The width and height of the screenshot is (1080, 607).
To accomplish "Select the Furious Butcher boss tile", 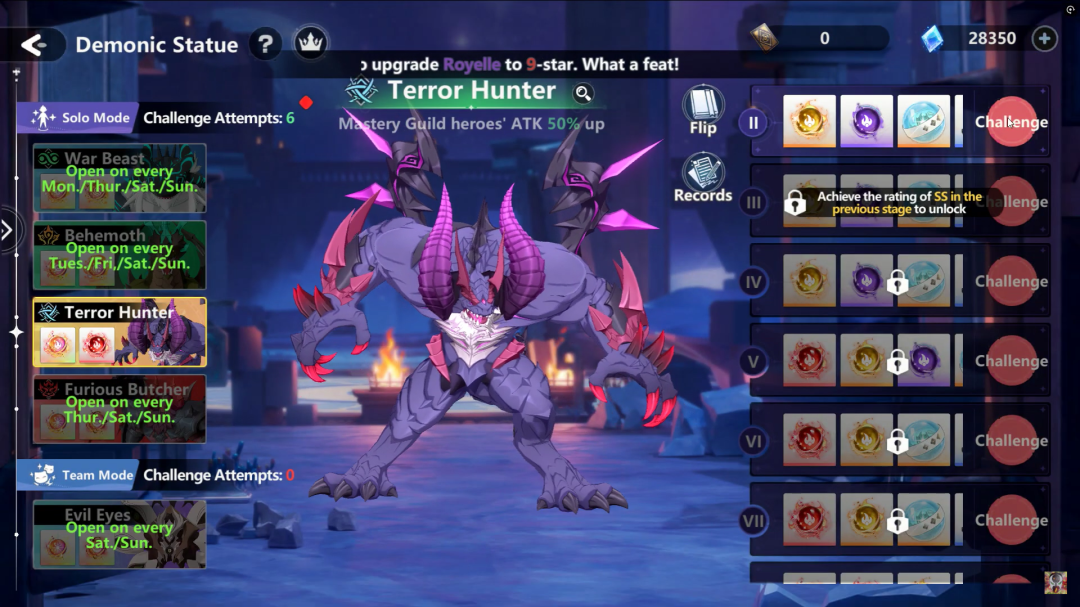I will pos(119,408).
